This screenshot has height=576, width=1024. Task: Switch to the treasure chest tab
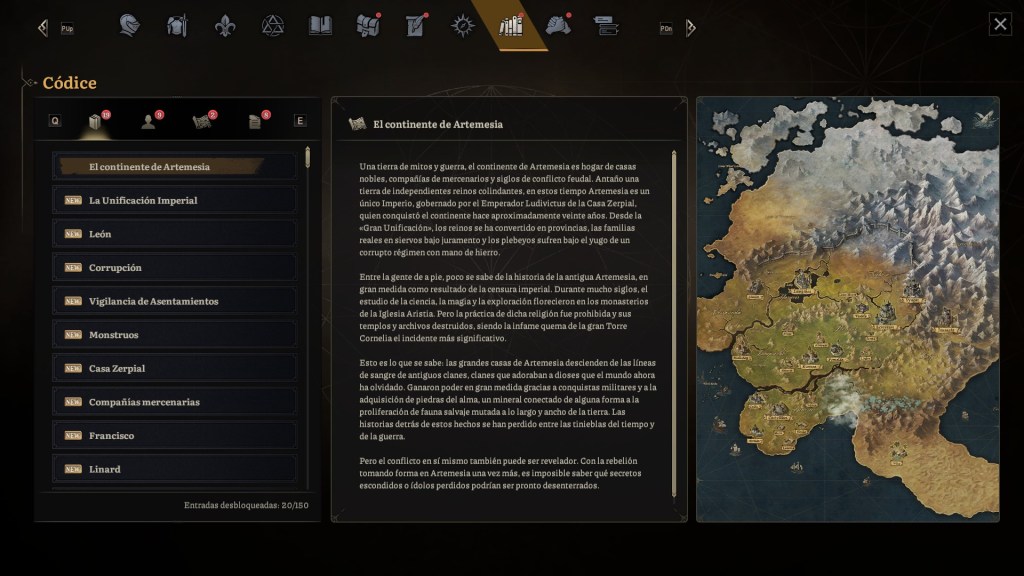(x=368, y=25)
